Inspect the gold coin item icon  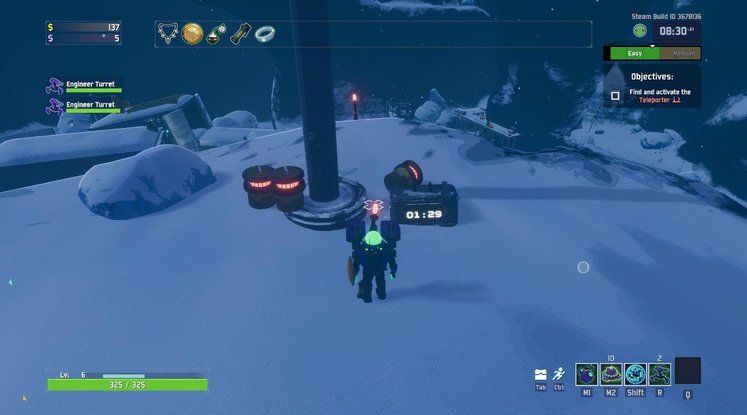tap(192, 34)
